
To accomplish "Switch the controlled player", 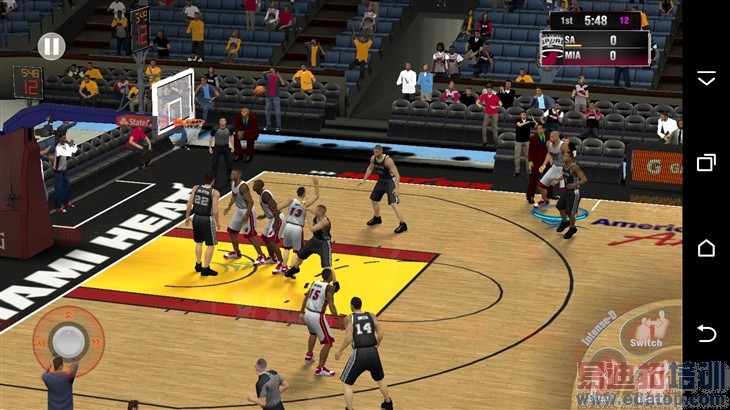I will [647, 330].
